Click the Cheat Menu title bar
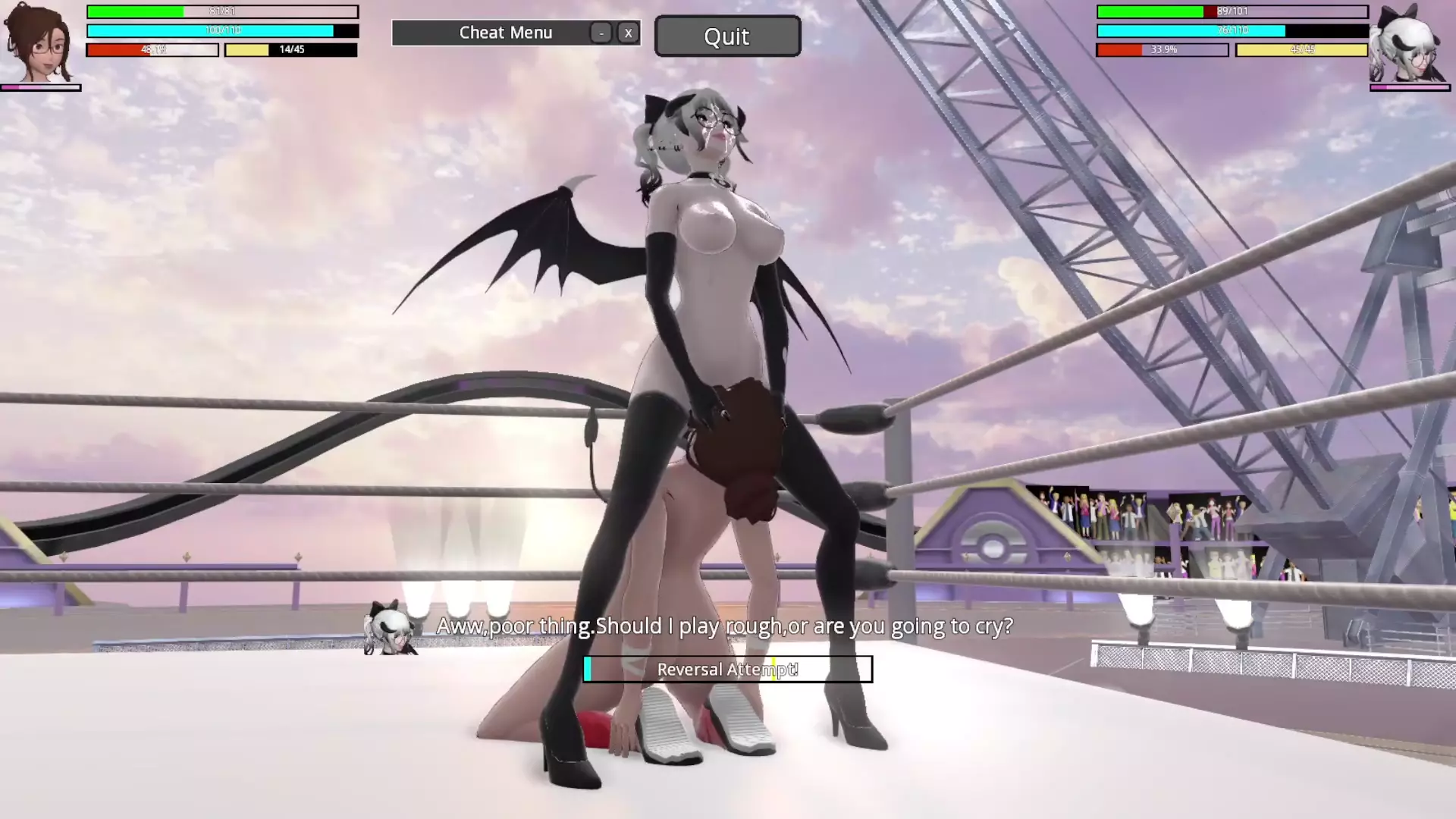 [x=505, y=33]
